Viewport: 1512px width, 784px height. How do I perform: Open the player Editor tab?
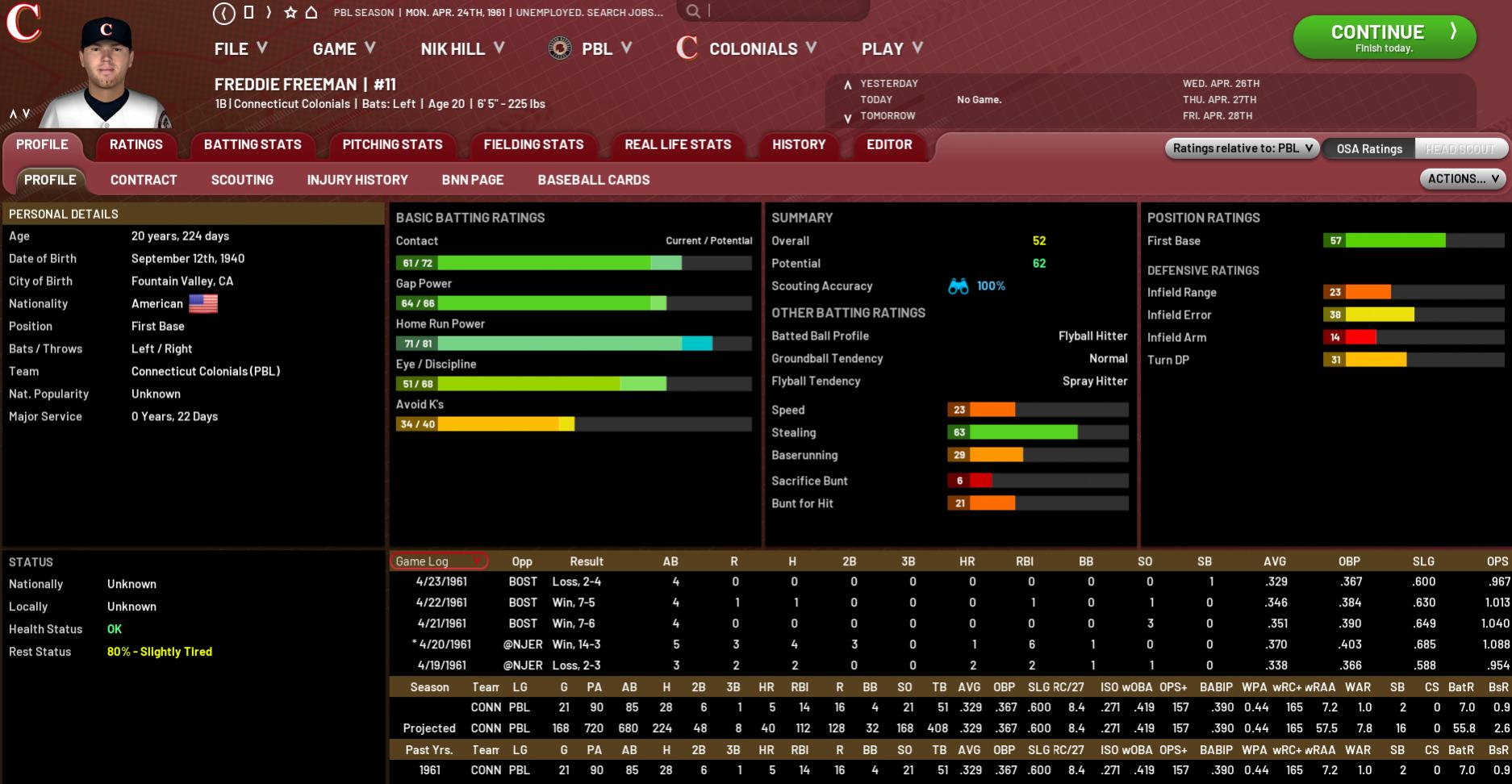(x=889, y=145)
